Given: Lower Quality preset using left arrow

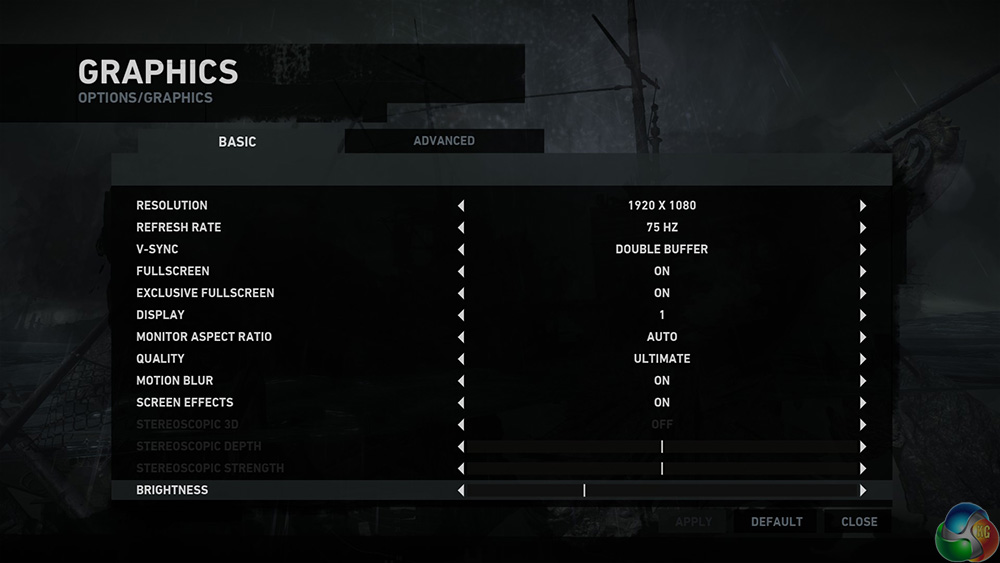Looking at the screenshot, I should point(461,360).
